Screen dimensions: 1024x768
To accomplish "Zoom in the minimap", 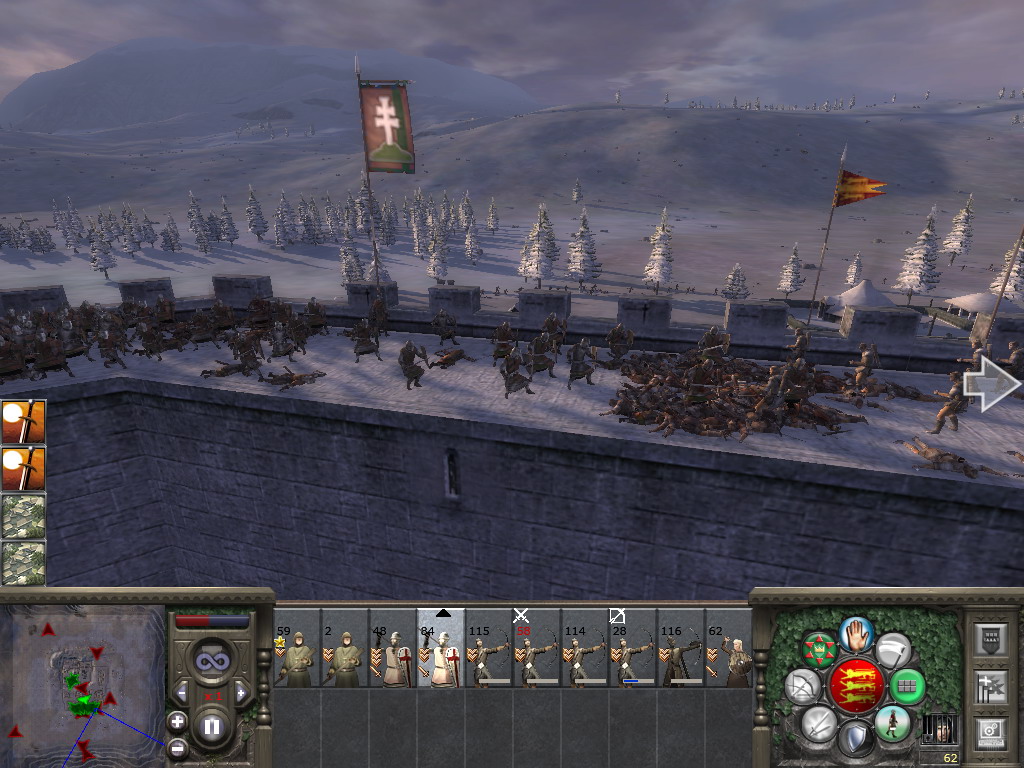I will point(177,721).
